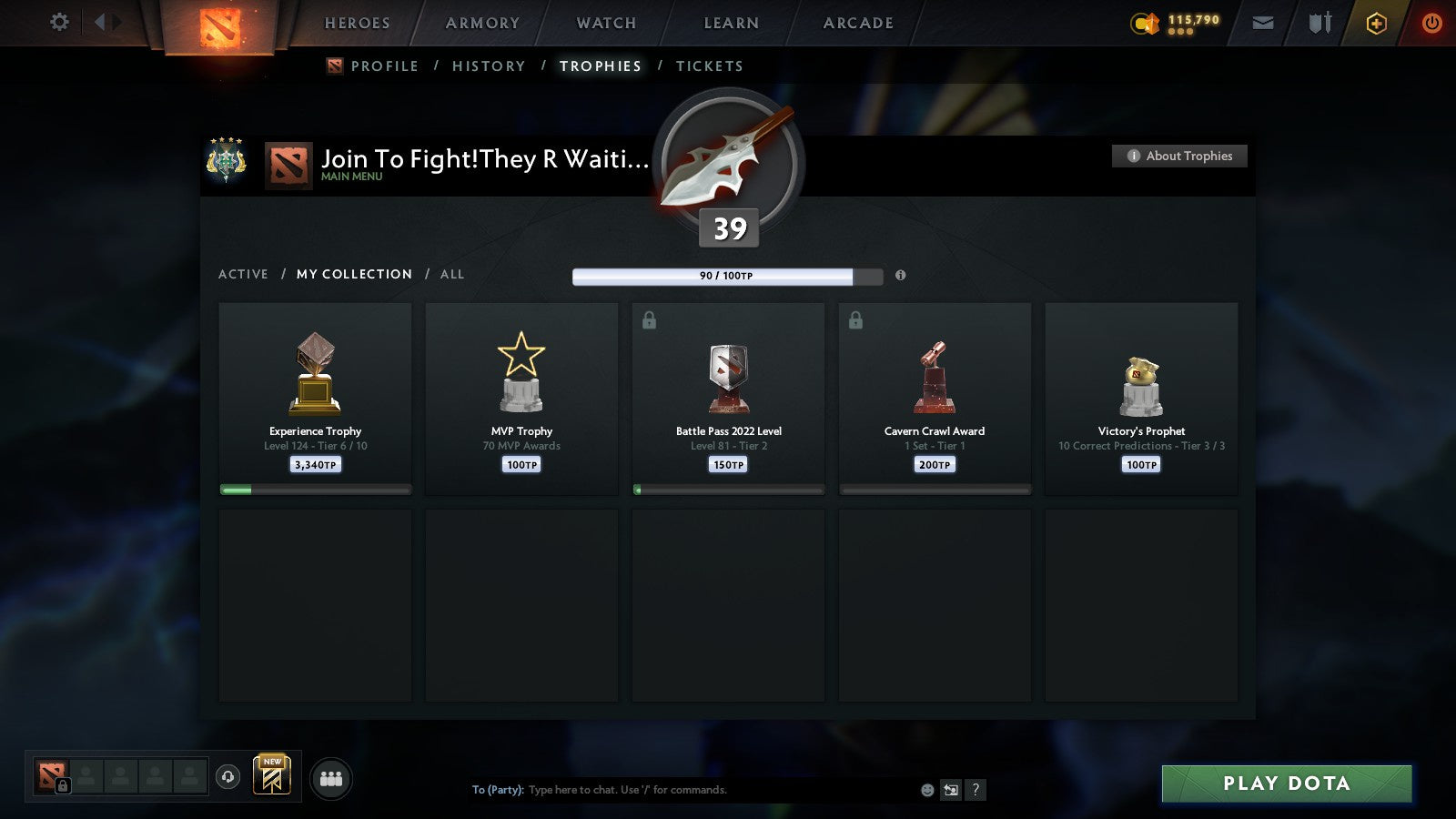Click the About Trophies button
The height and width of the screenshot is (819, 1456).
(1179, 156)
